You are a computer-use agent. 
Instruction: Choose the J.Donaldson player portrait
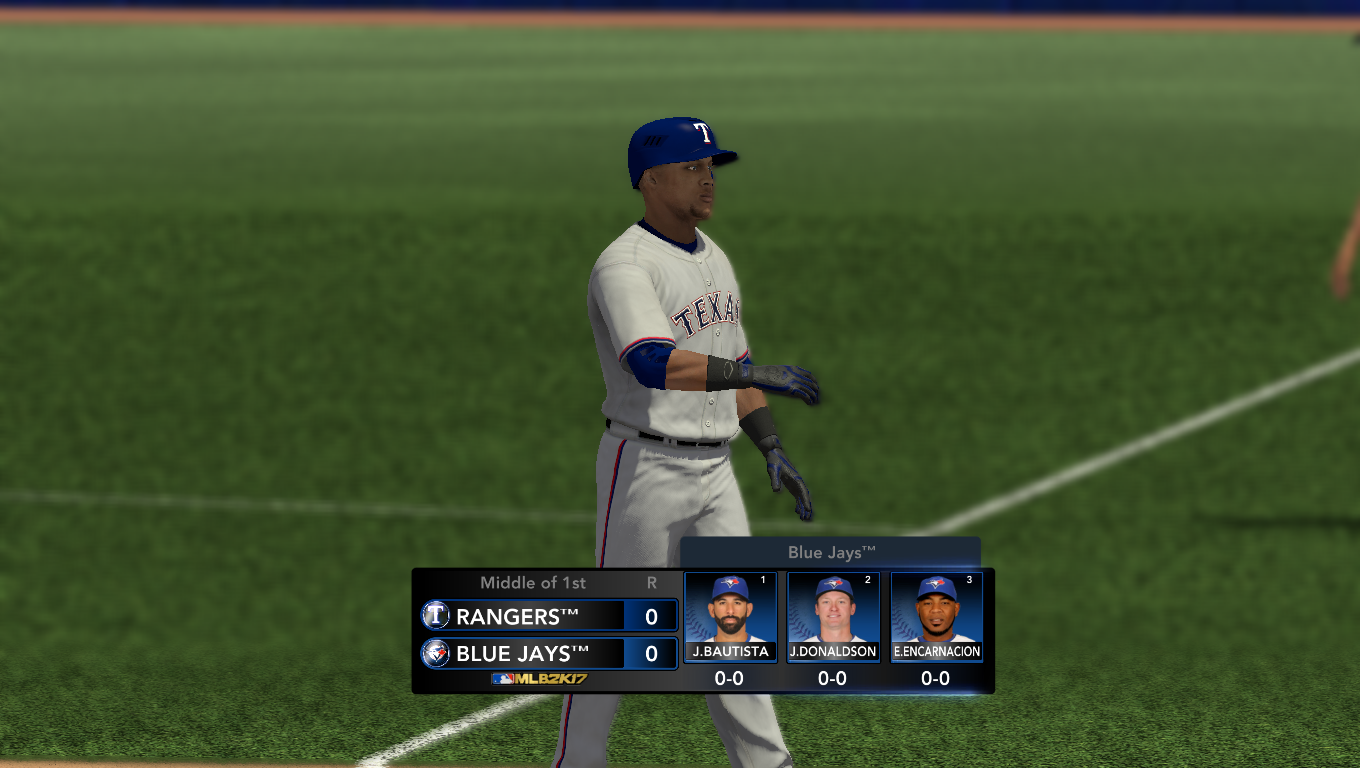[833, 608]
